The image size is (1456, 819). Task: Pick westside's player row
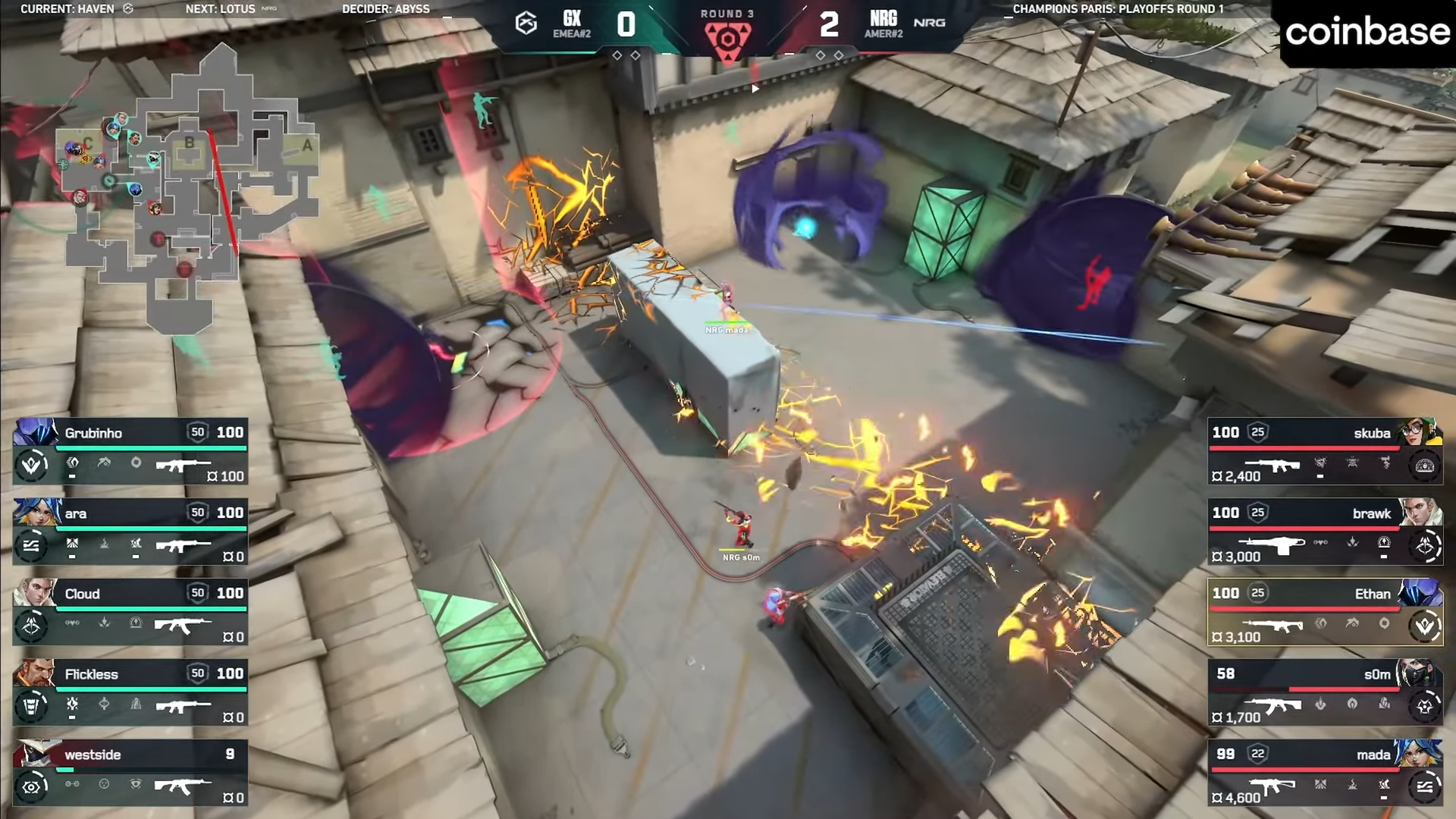point(130,773)
